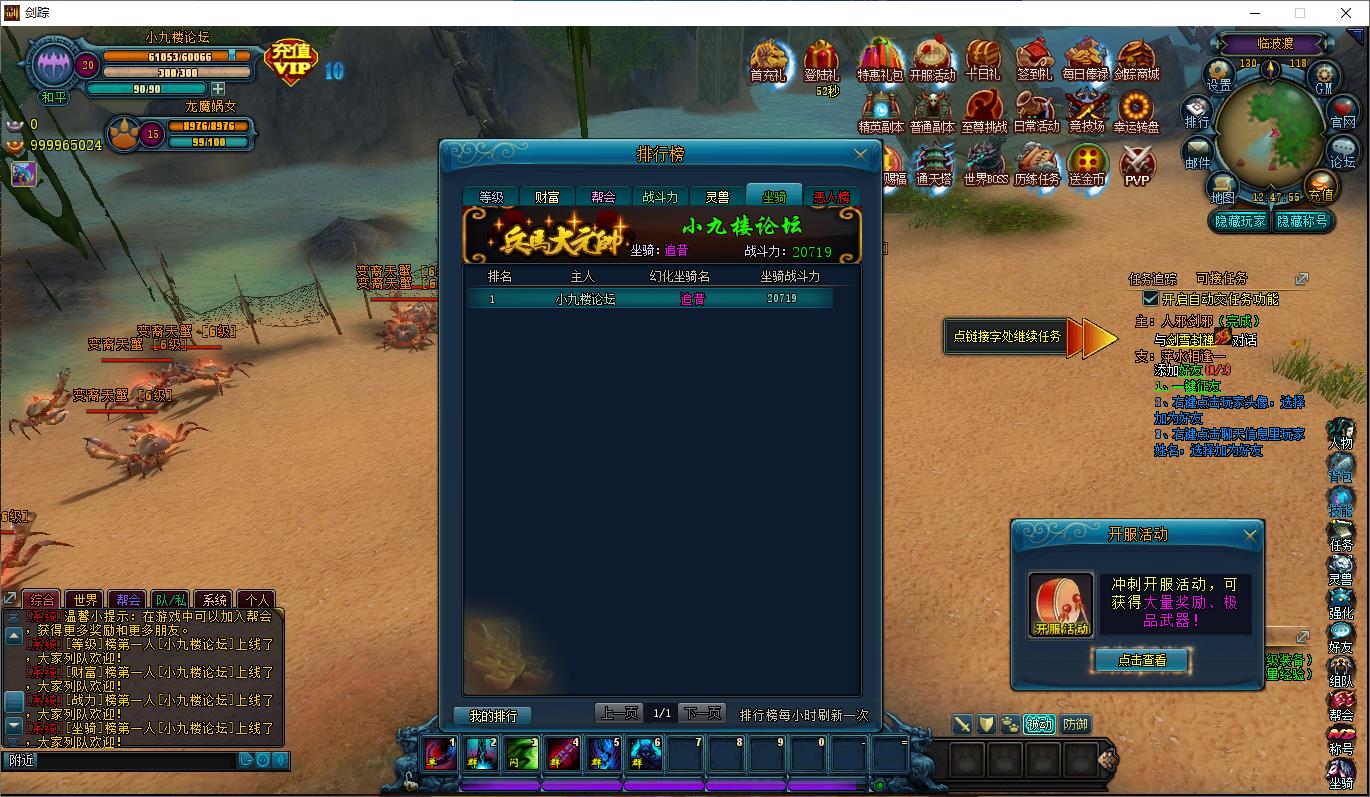Screen dimensions: 1370x797
Task: Minimize the game window
Action: [x=1255, y=13]
